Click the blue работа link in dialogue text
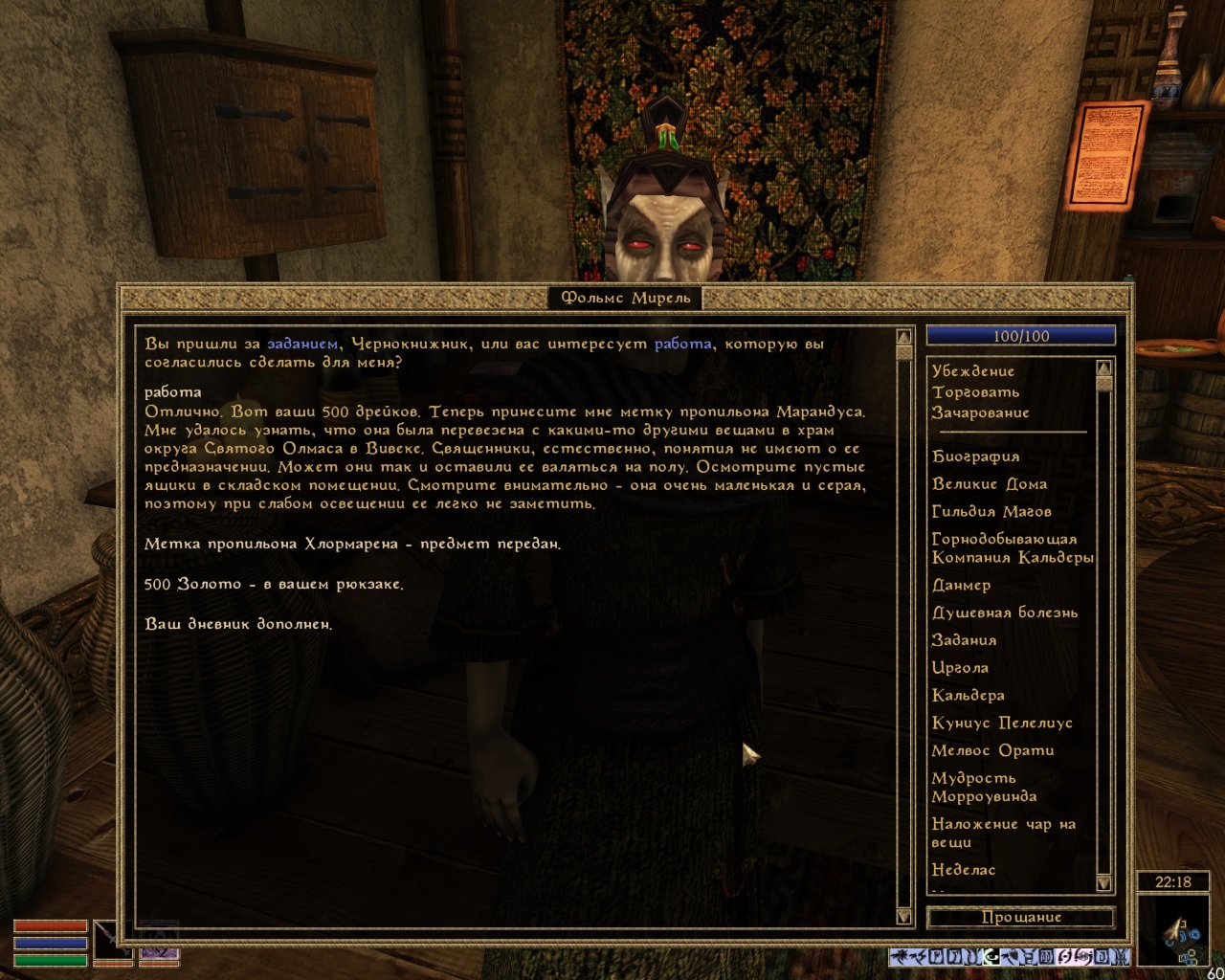The width and height of the screenshot is (1225, 980). click(x=682, y=344)
